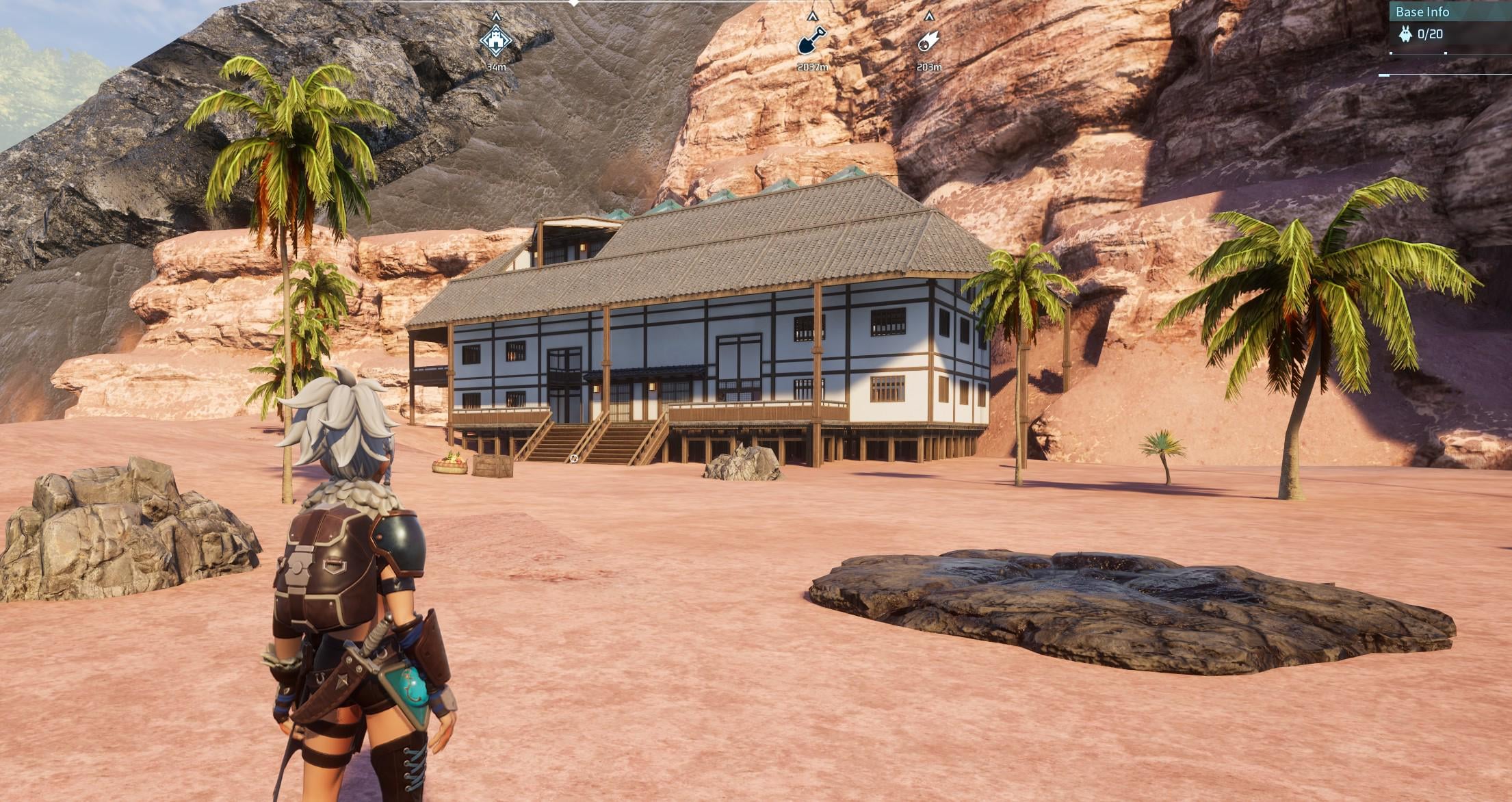Click the shovel dig-site compass marker
The width and height of the screenshot is (1512, 802).
click(812, 41)
